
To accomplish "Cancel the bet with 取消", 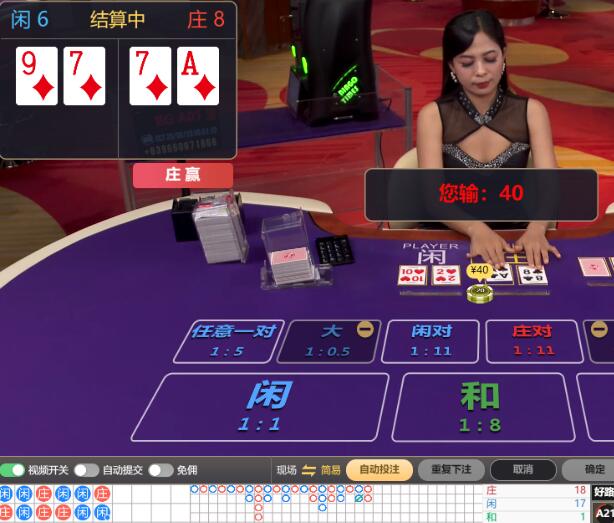I will 523,469.
